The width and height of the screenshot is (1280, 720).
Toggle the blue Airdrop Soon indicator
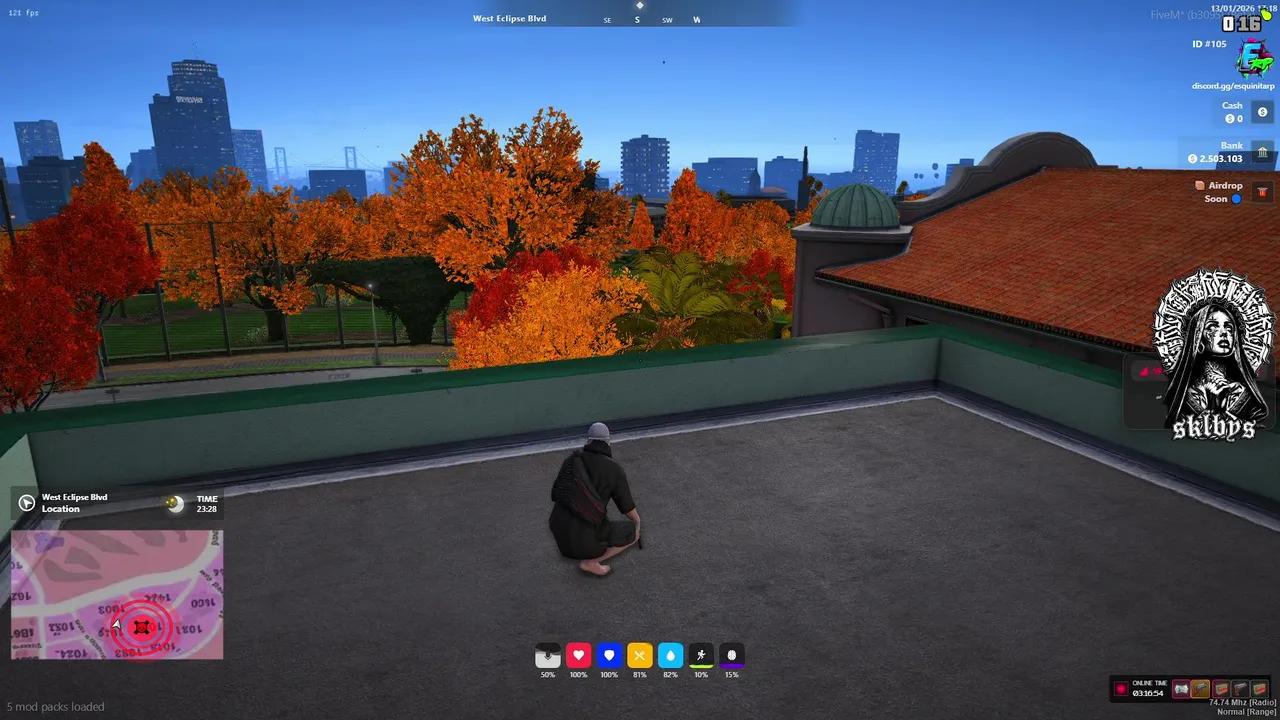[x=1238, y=198]
